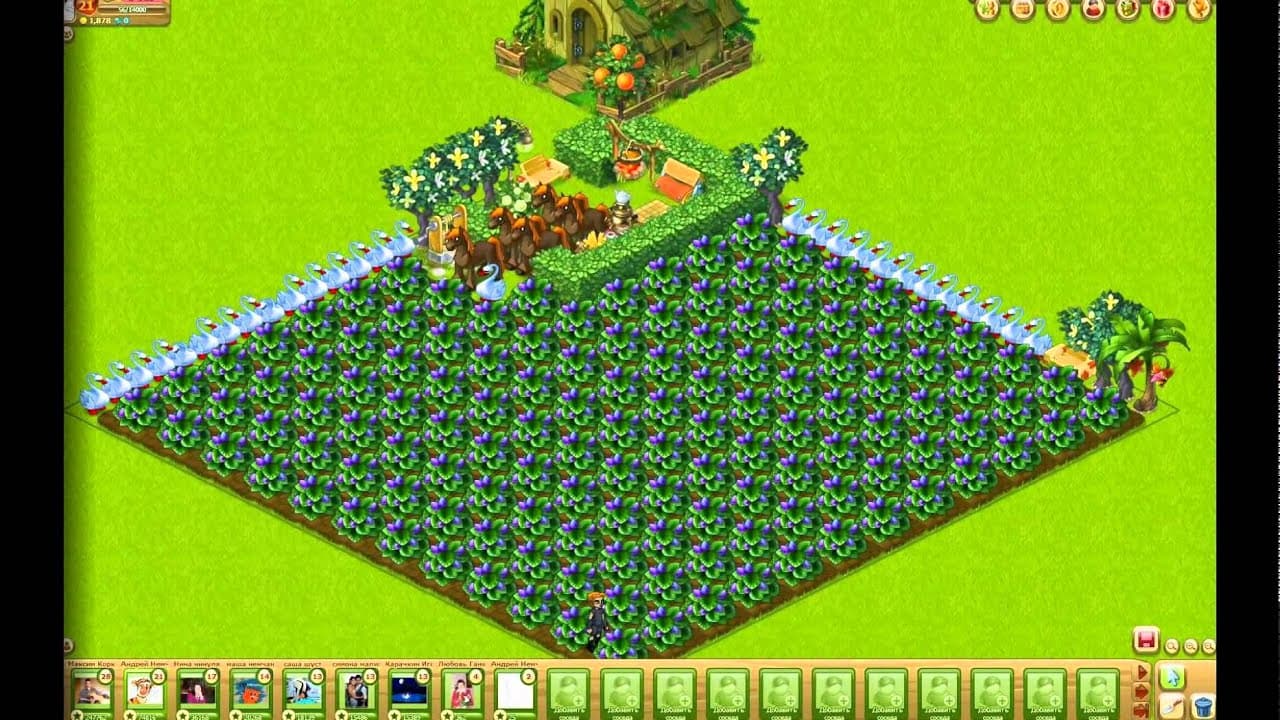Viewport: 1280px width, 720px height.
Task: Click the golden coin currency icon
Action: [x=84, y=20]
